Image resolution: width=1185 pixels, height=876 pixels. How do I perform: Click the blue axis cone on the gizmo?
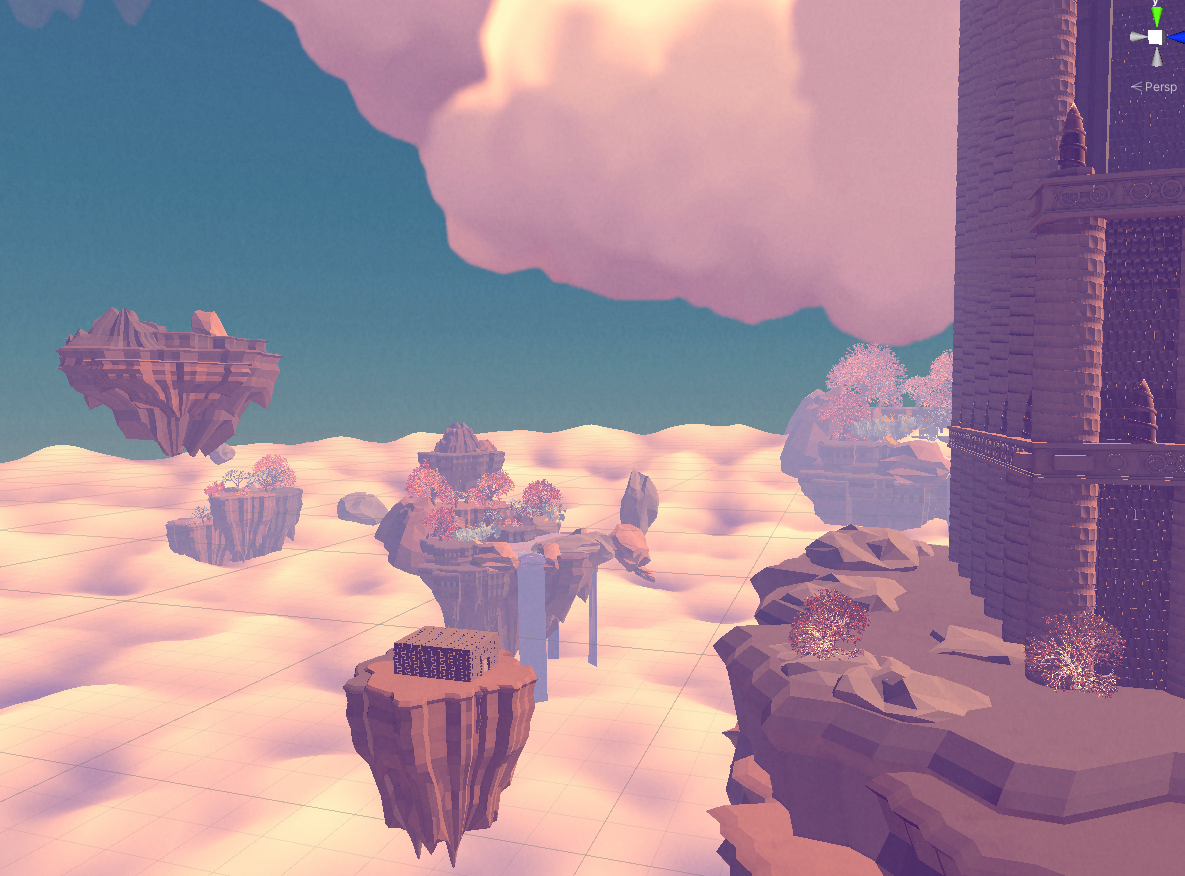coord(1178,36)
